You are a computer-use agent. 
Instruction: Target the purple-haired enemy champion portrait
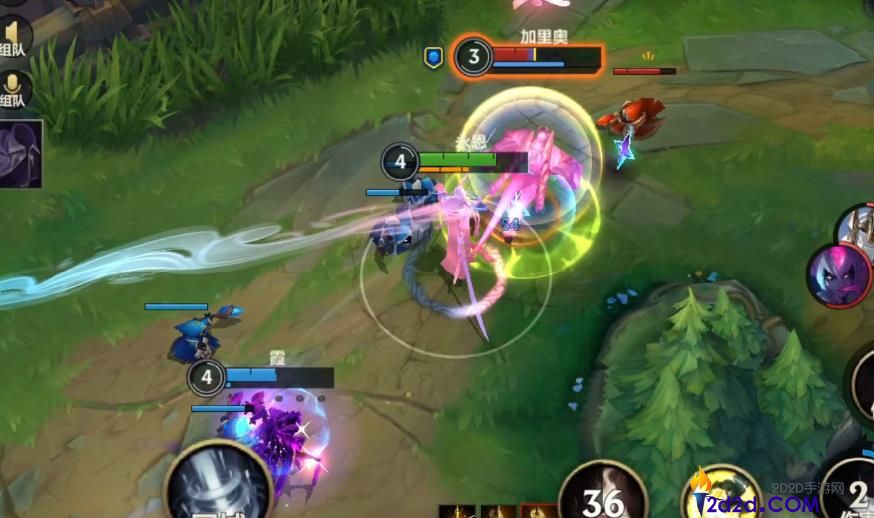838,275
